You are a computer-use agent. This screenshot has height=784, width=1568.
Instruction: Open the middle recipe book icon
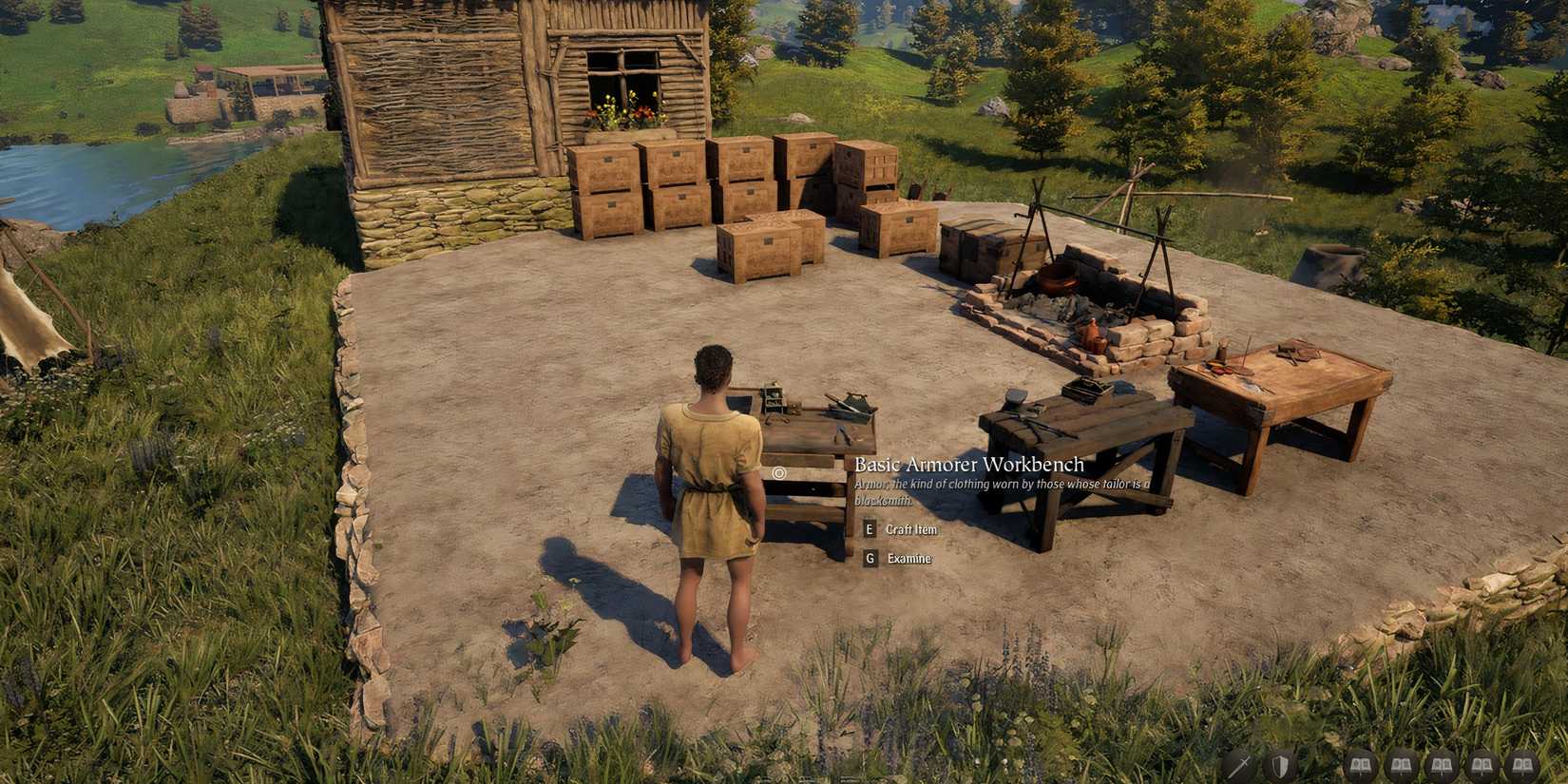1443,764
